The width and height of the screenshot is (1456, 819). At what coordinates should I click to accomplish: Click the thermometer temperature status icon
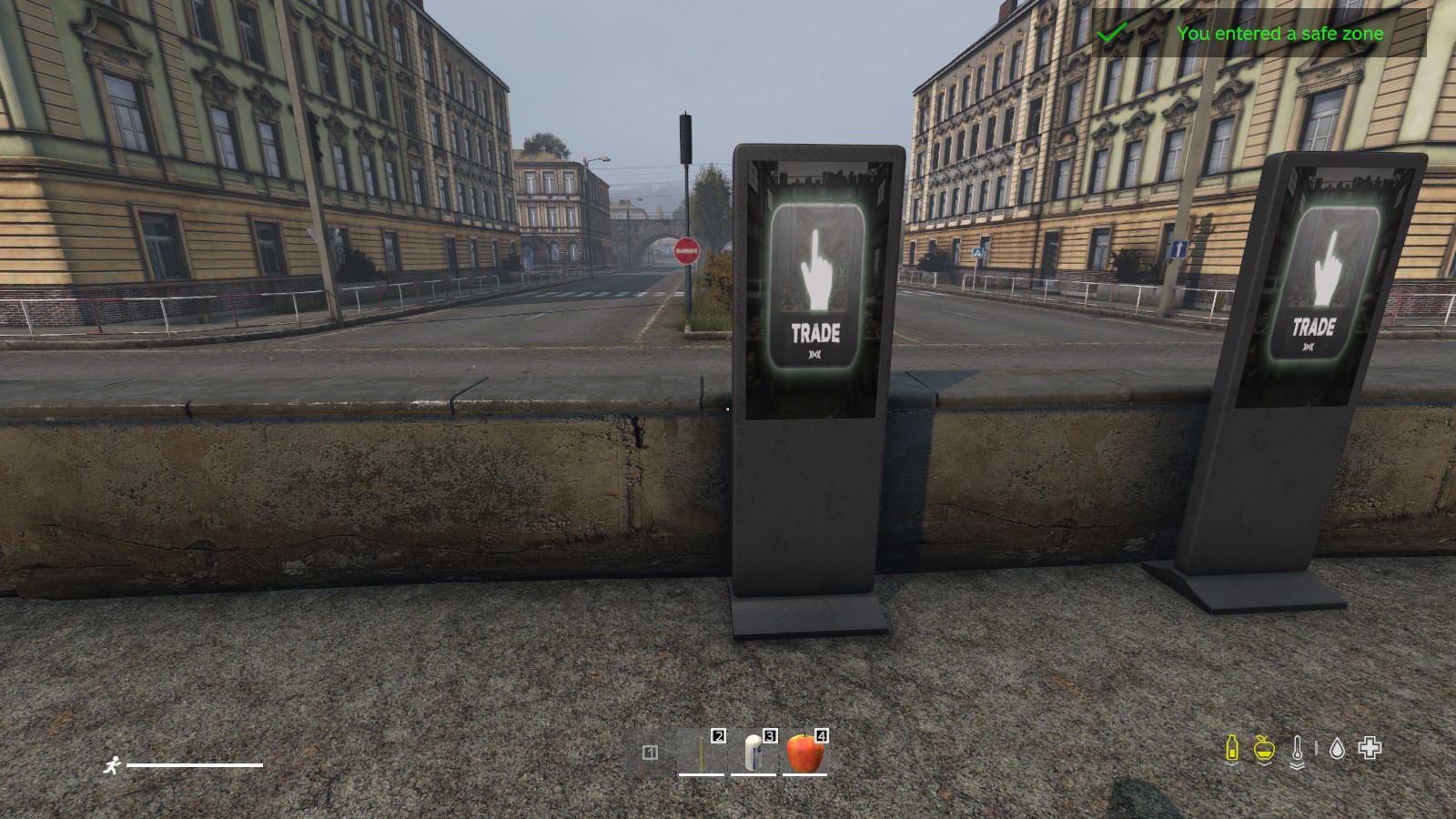(x=1297, y=750)
